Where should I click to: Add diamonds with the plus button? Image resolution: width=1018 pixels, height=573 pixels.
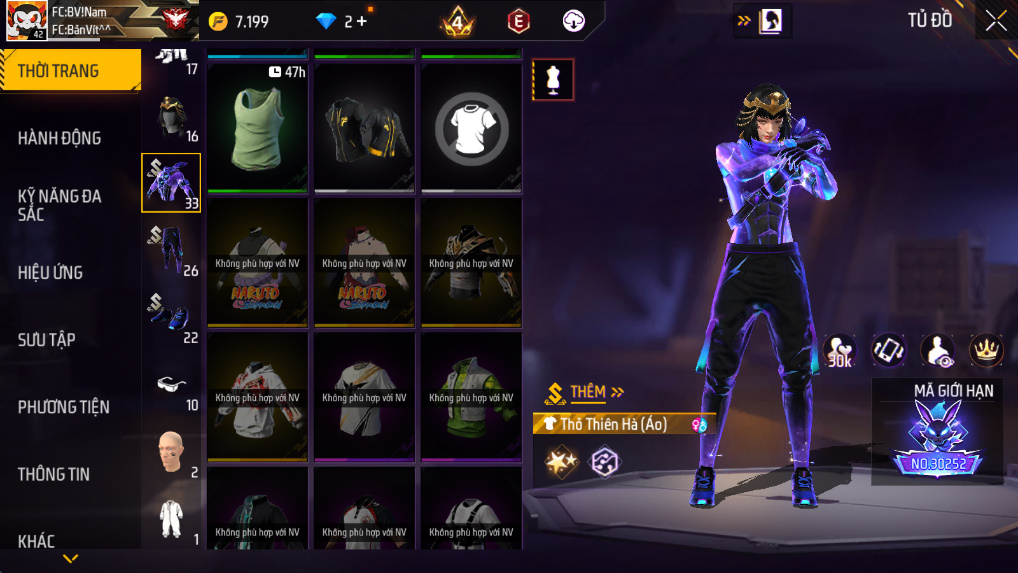click(360, 21)
